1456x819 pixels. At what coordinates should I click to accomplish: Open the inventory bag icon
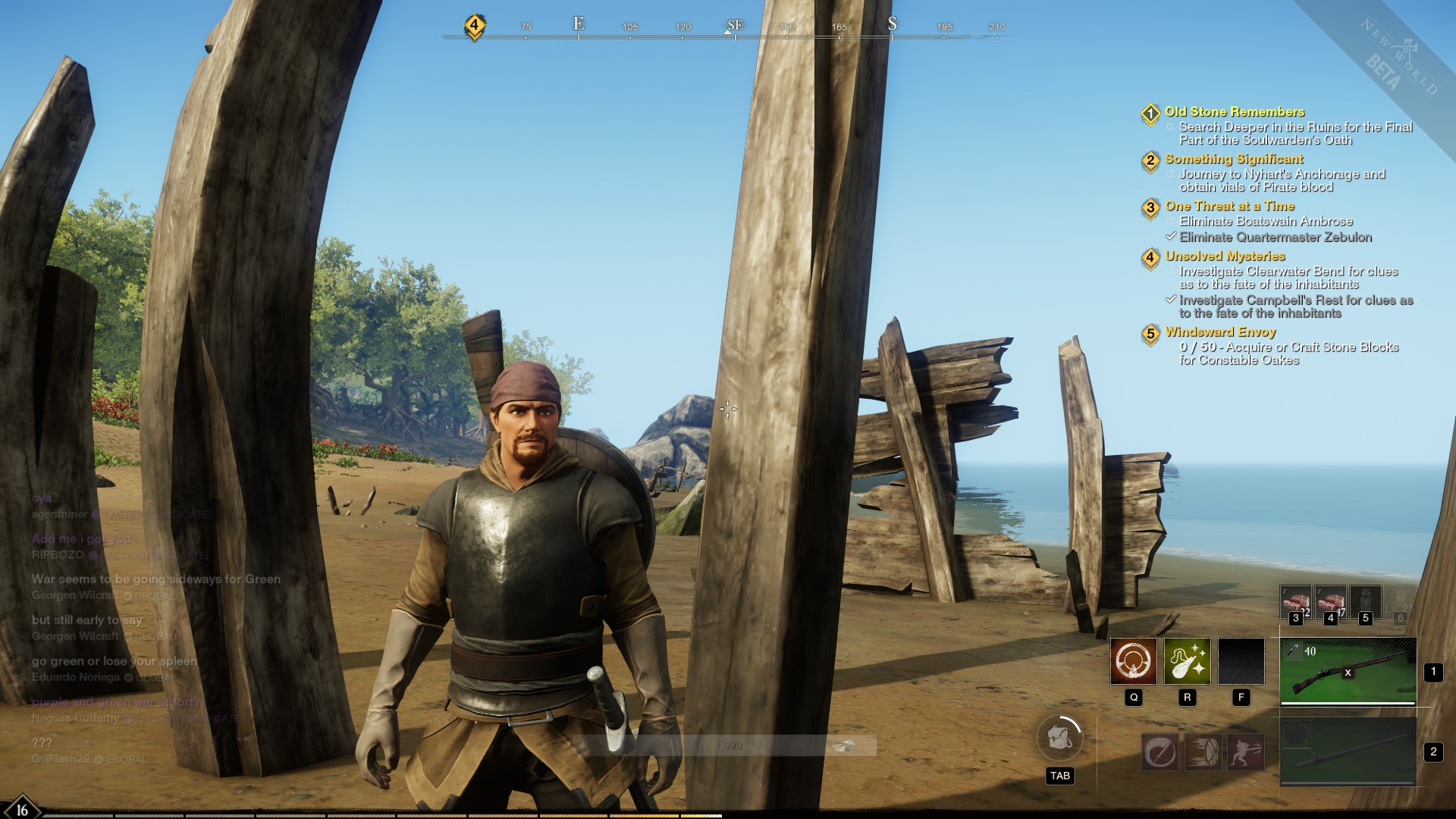coord(1059,738)
